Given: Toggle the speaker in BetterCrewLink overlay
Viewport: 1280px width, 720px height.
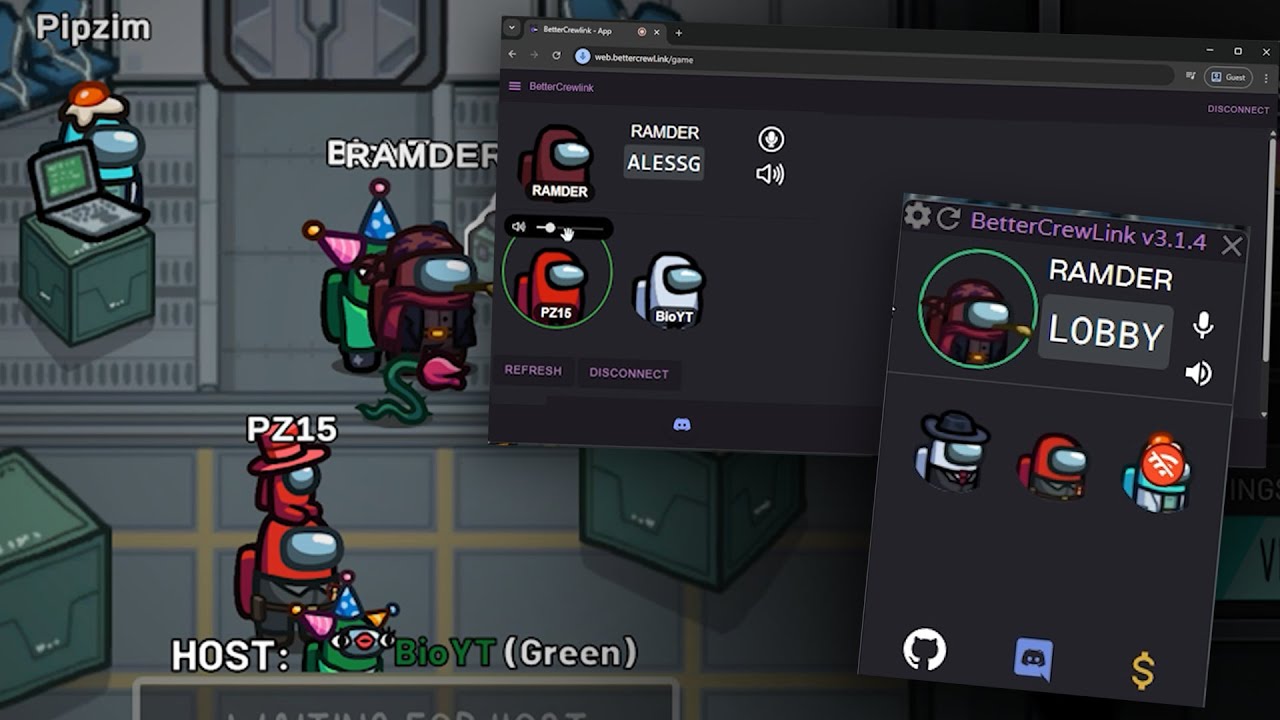Looking at the screenshot, I should coord(1198,373).
